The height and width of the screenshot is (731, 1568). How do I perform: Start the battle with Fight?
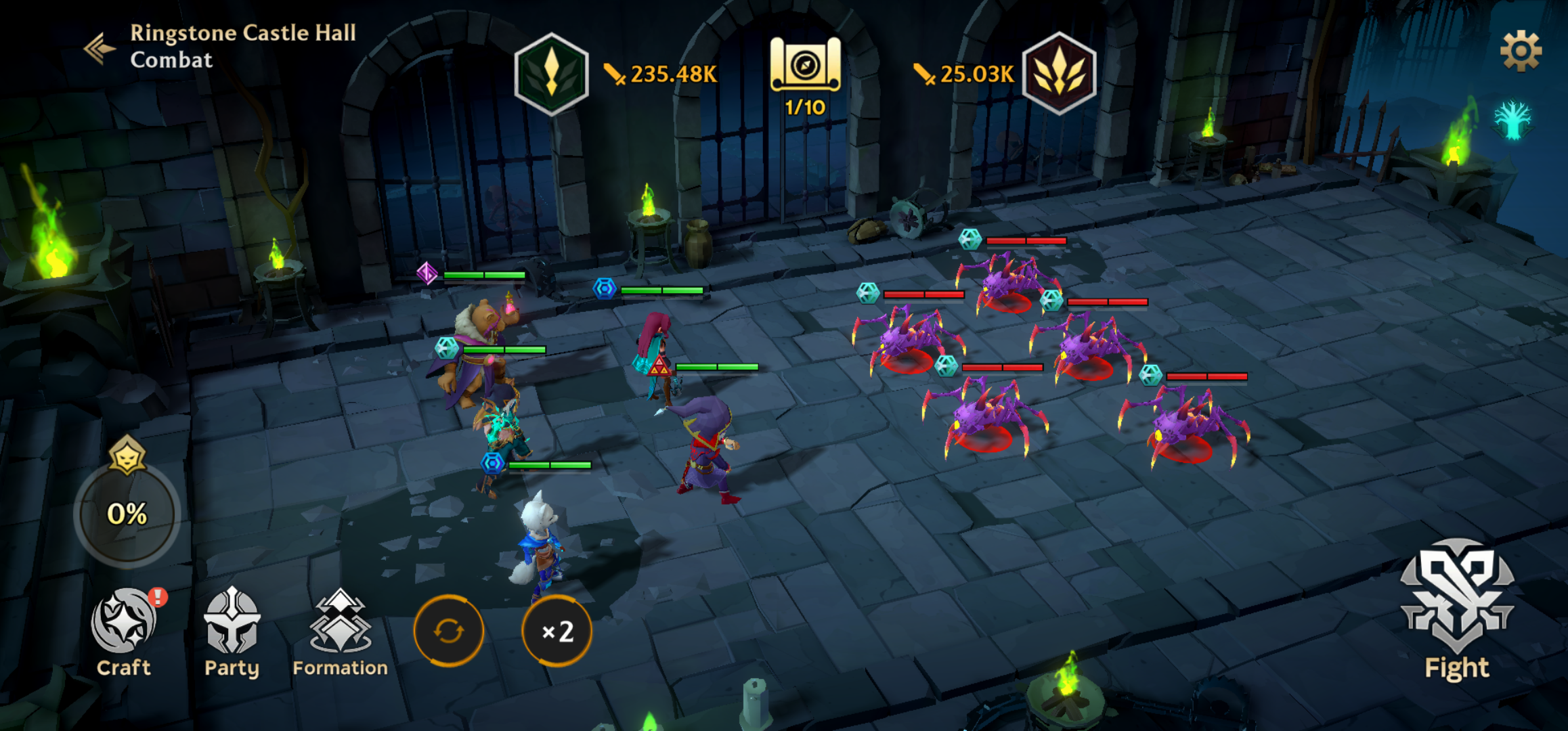tap(1457, 609)
